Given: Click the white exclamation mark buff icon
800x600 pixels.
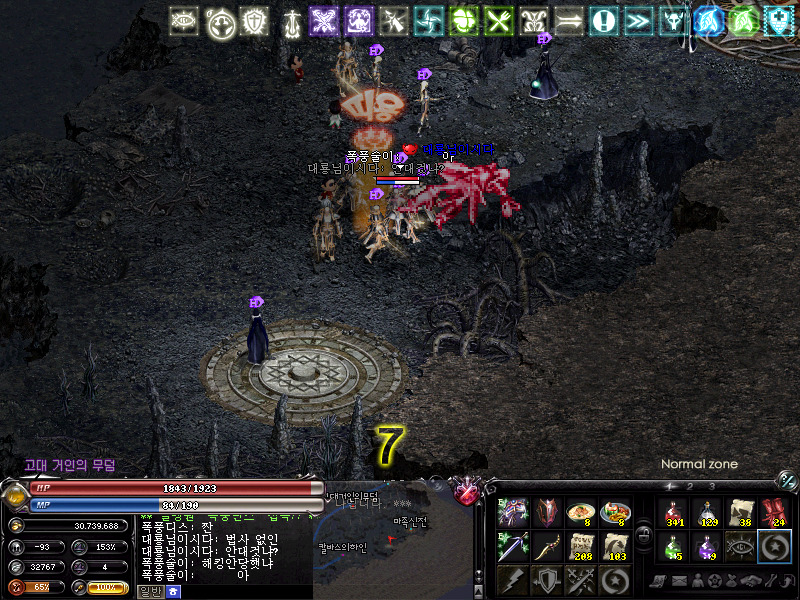Looking at the screenshot, I should click(x=602, y=20).
